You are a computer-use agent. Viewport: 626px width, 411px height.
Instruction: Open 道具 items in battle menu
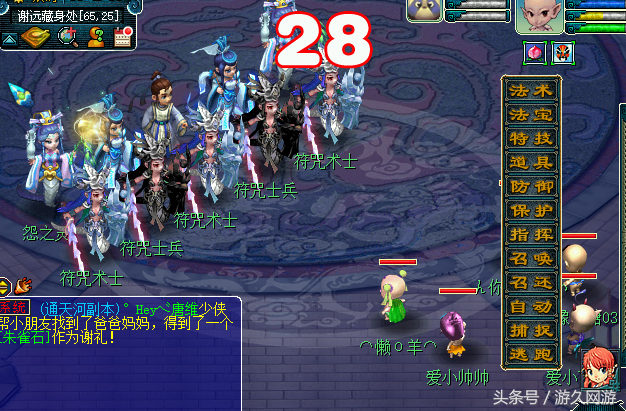pos(531,162)
